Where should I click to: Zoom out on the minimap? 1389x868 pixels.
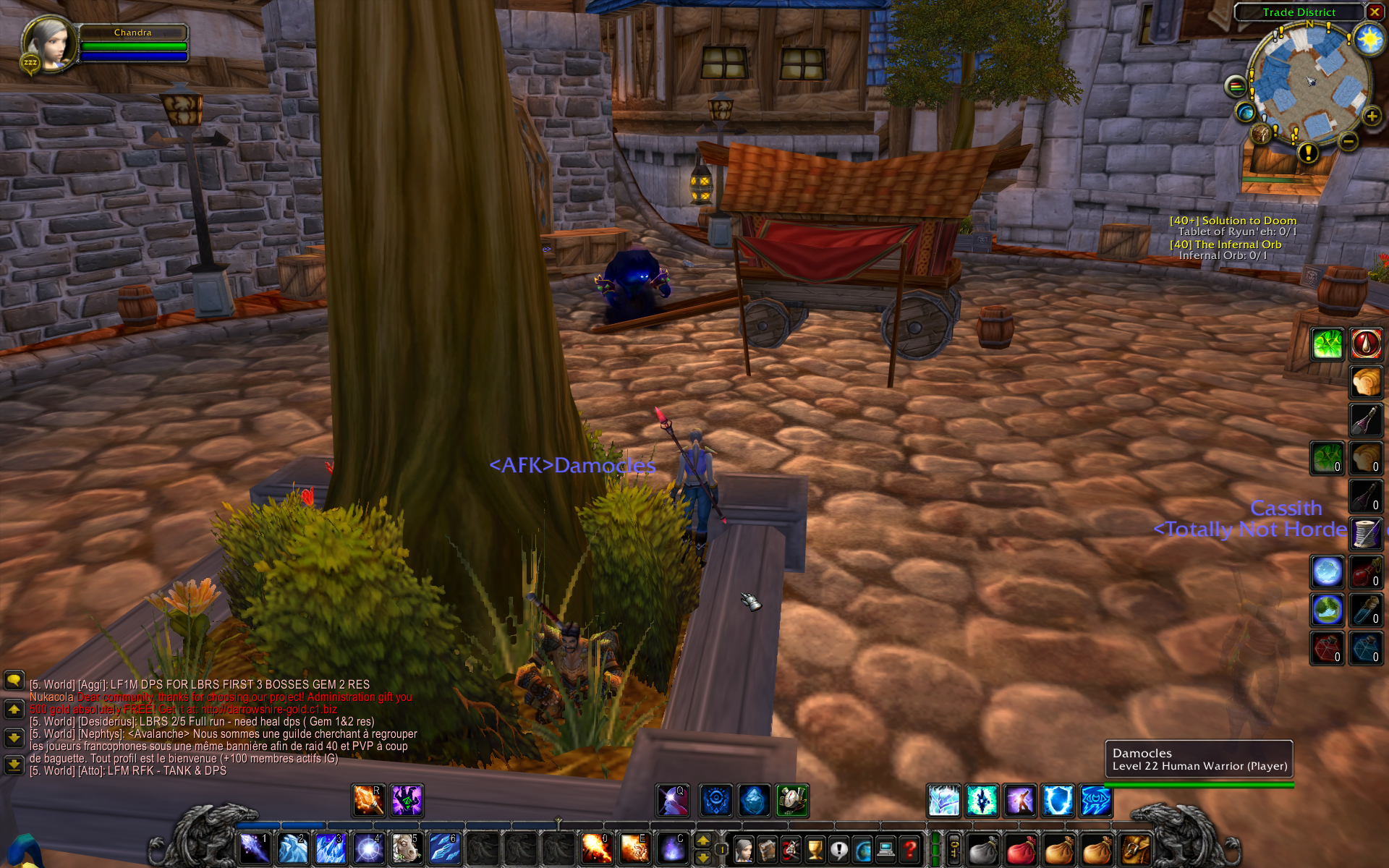tap(1348, 142)
